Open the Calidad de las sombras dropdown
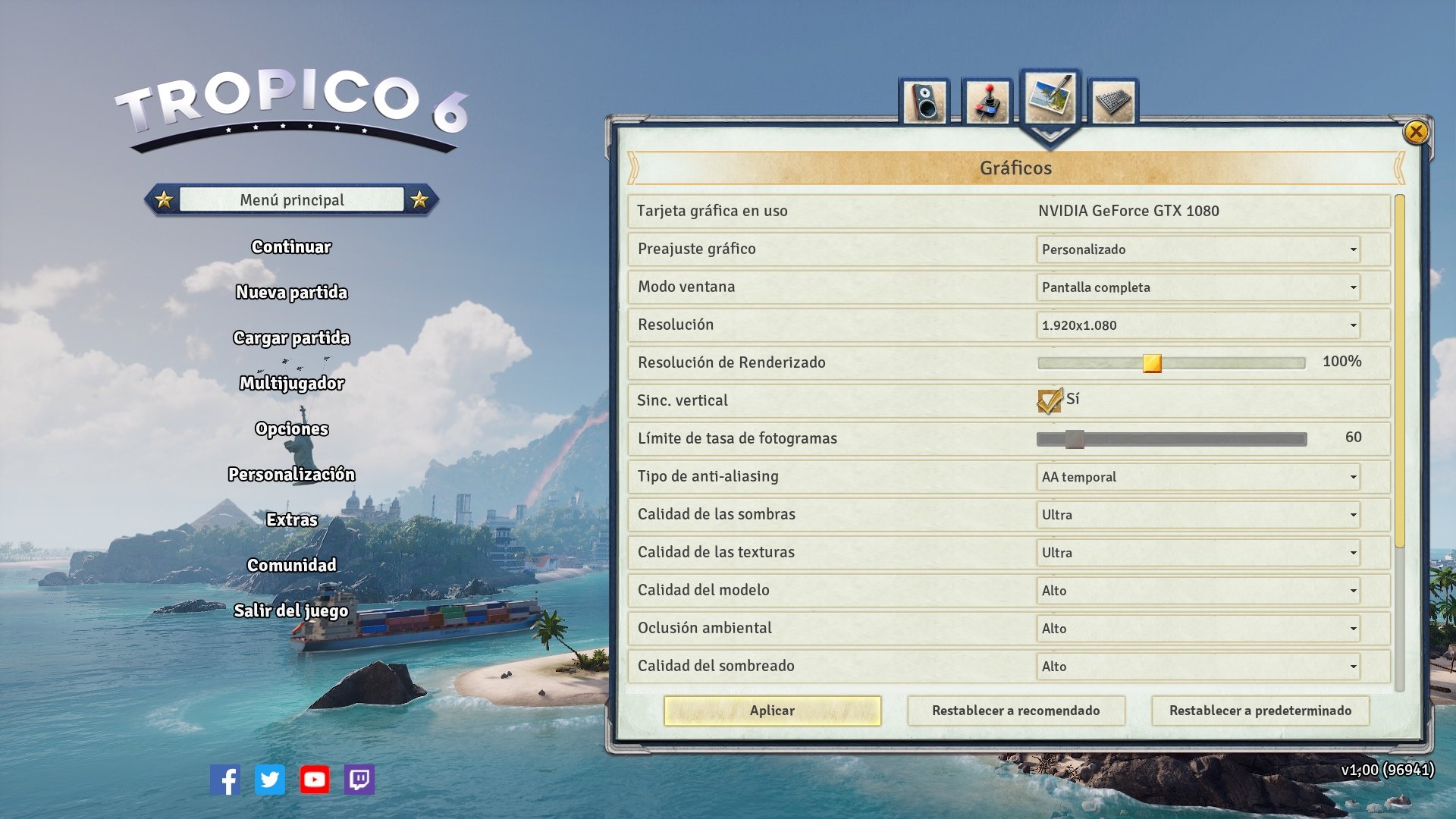Image resolution: width=1456 pixels, height=819 pixels. (x=1198, y=514)
